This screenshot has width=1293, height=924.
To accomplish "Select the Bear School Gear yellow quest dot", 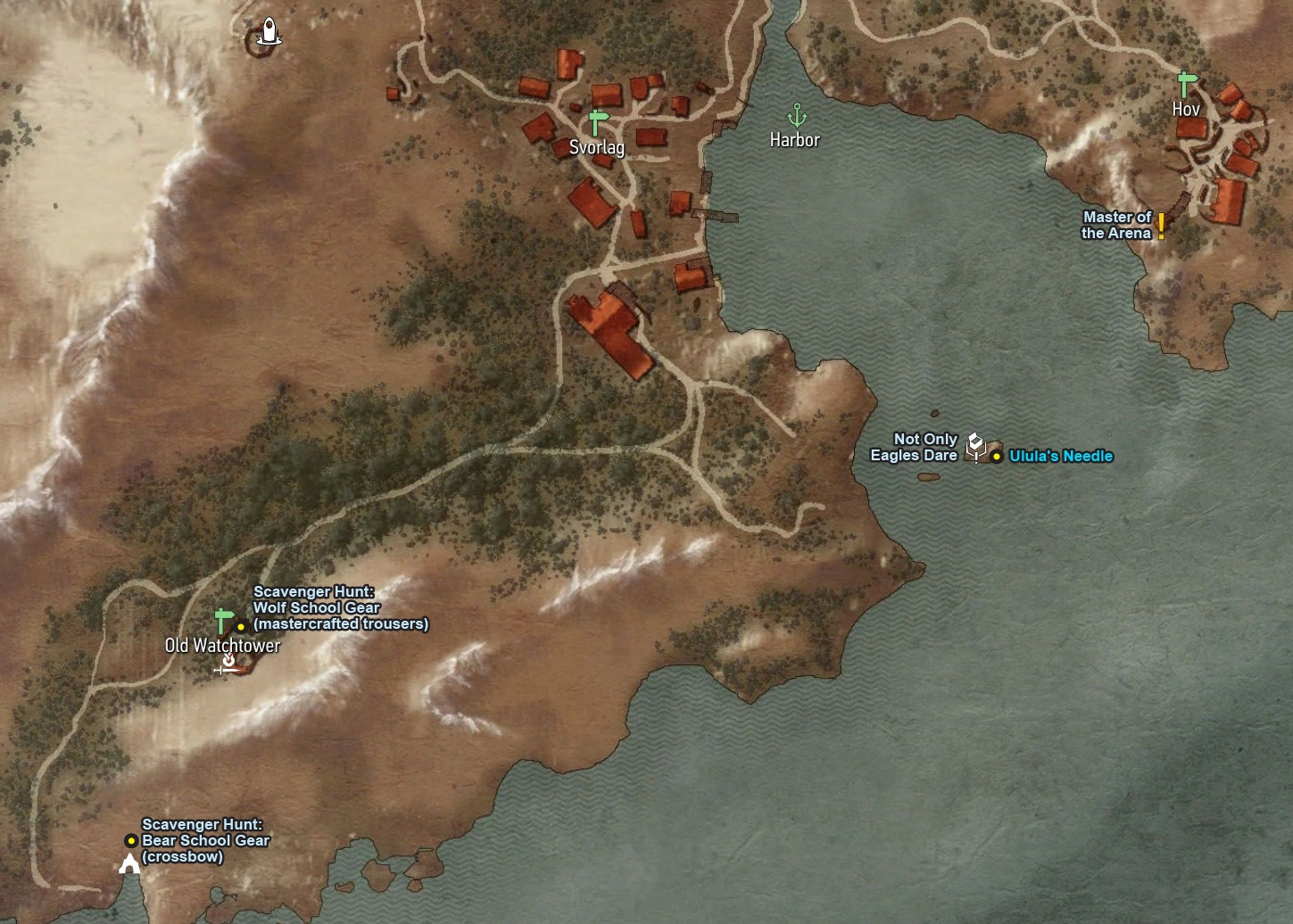I will coord(130,839).
